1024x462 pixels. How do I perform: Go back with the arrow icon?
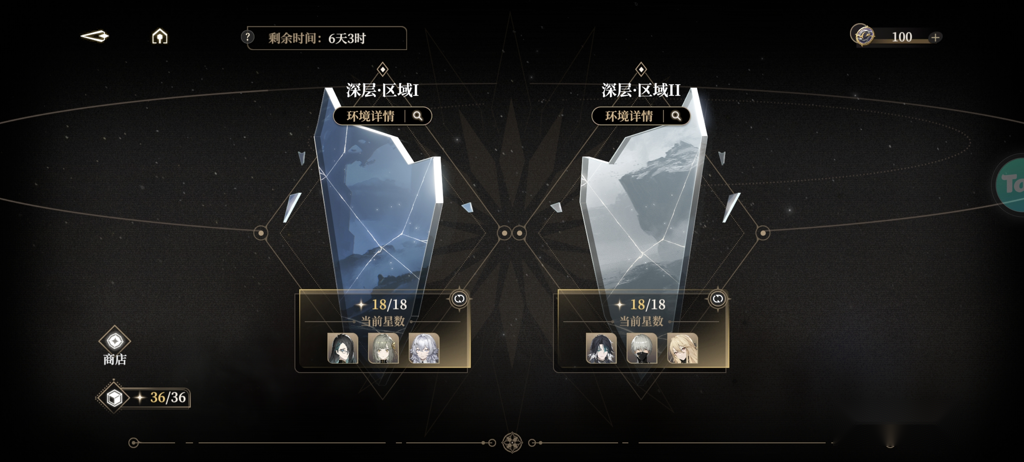(x=95, y=37)
